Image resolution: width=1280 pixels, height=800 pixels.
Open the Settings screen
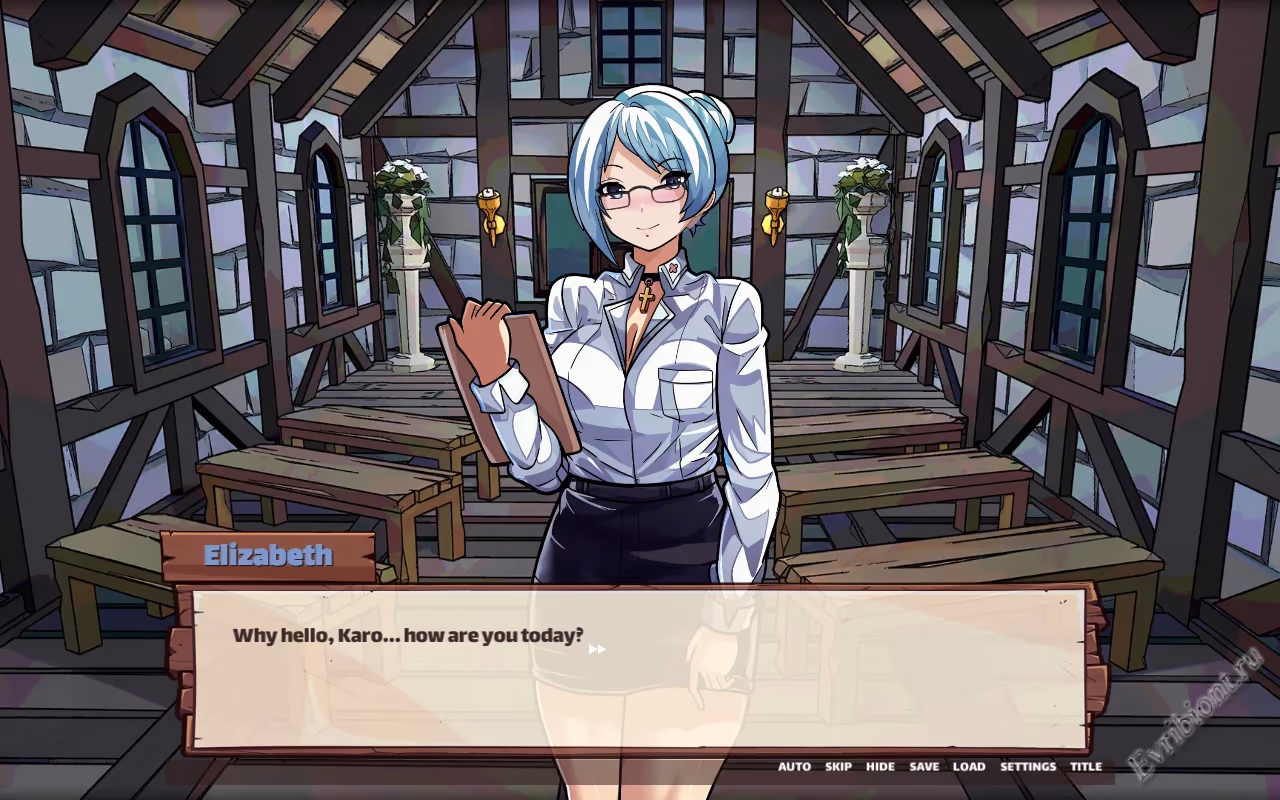[x=1028, y=767]
